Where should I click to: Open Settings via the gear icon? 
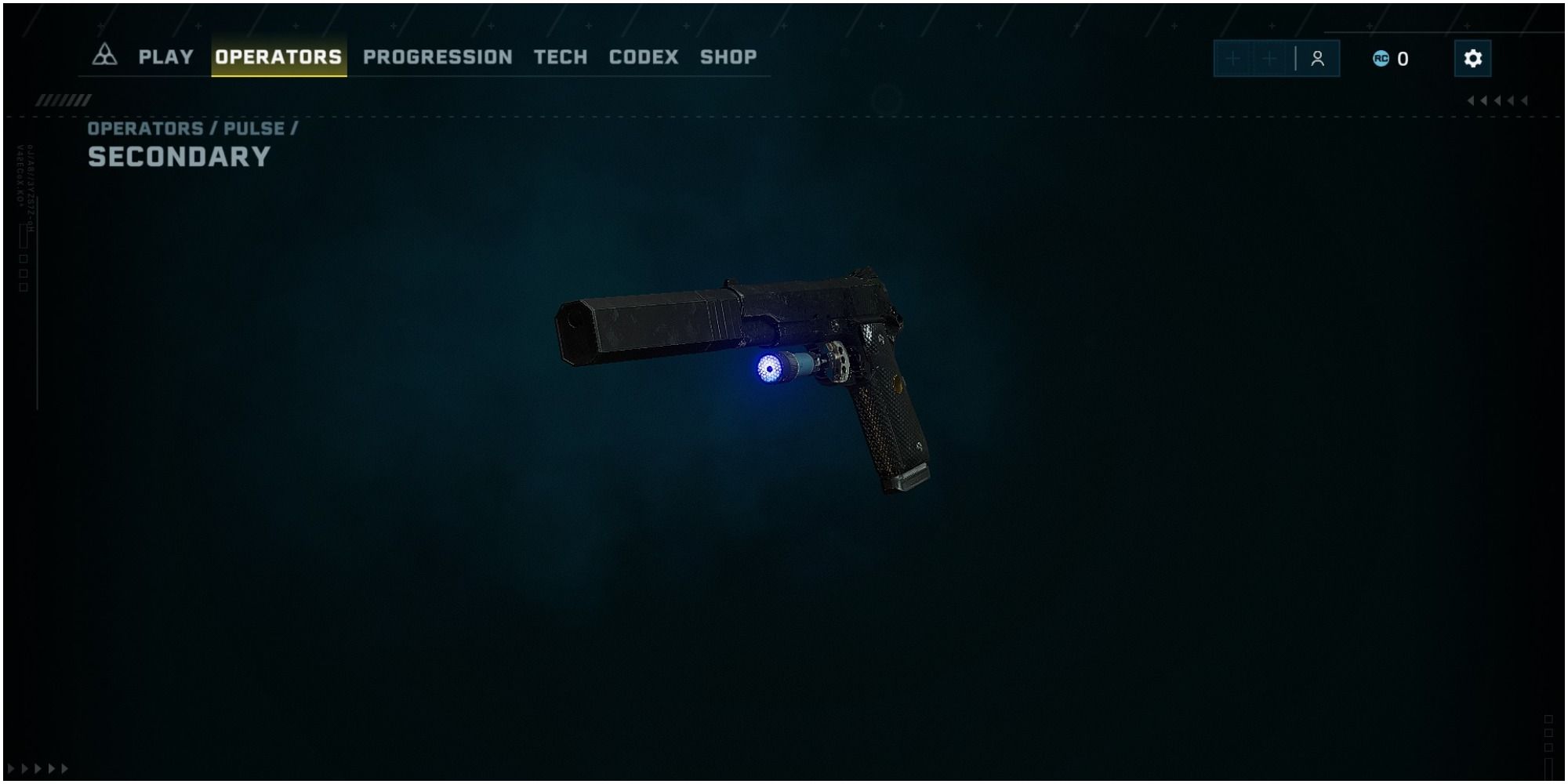[1473, 56]
